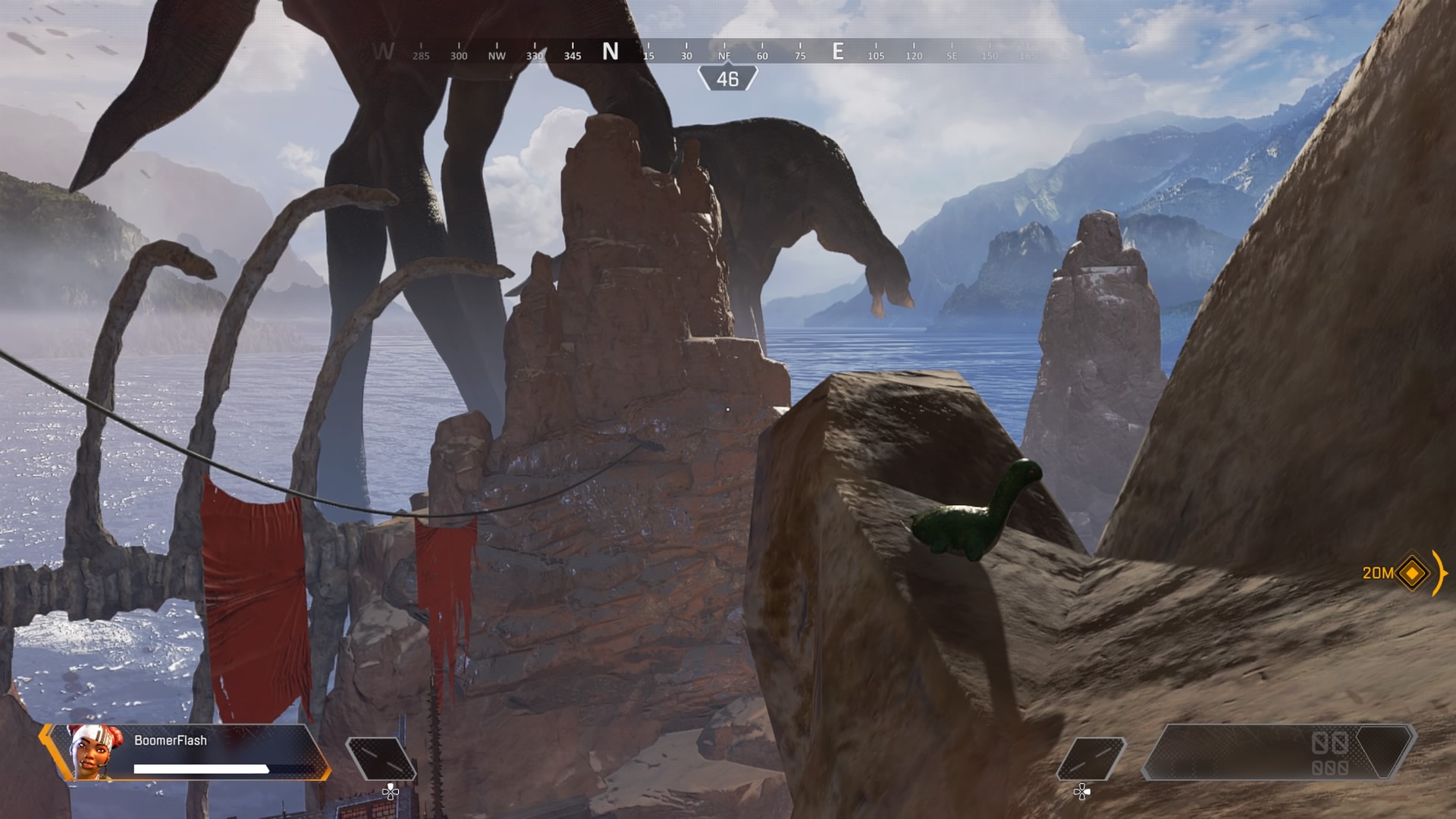Select the orange 20M waypoint marker
The image size is (1456, 819).
point(1411,573)
